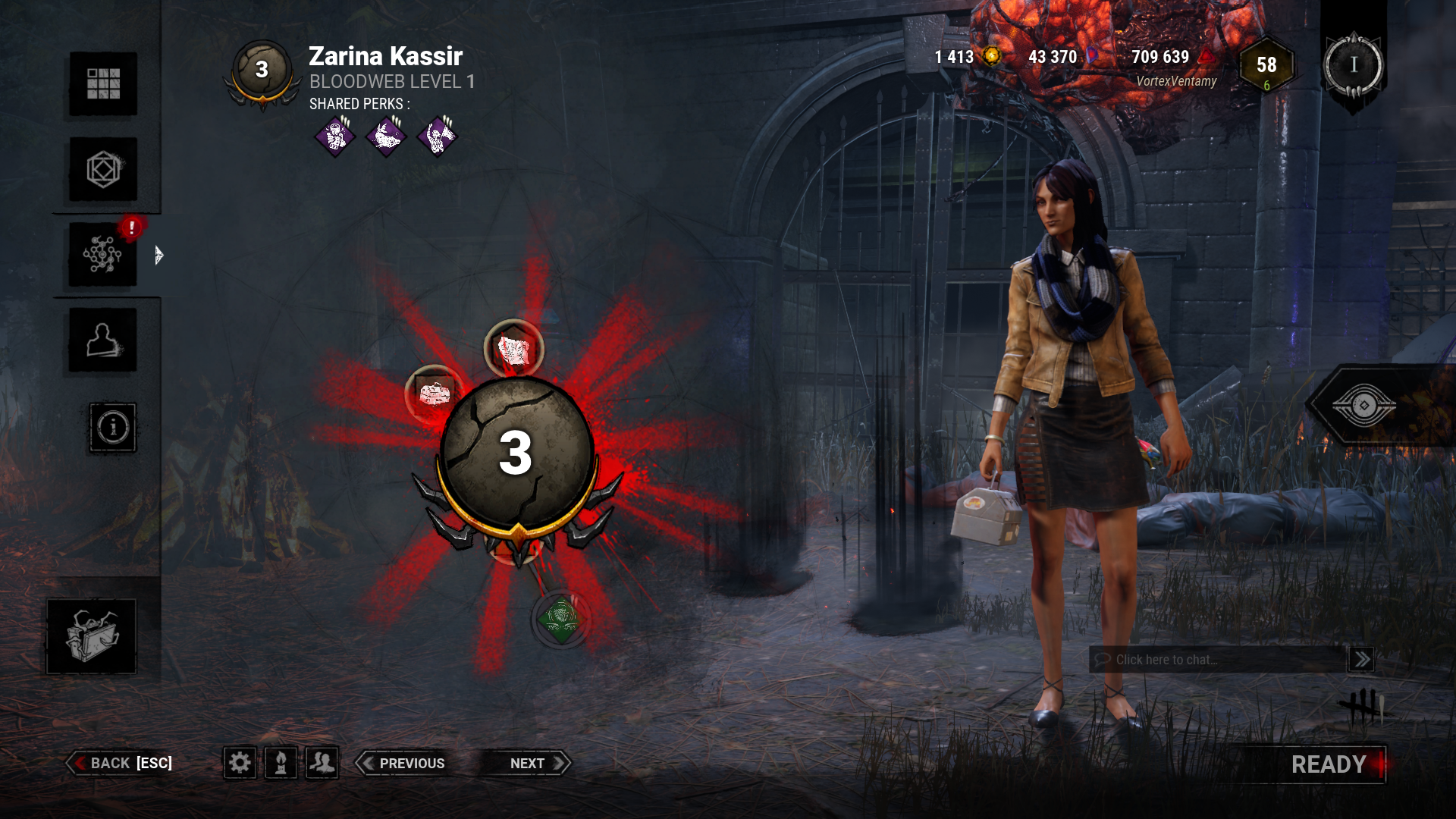The image size is (1456, 819).
Task: Click the chat input box
Action: click(1217, 660)
